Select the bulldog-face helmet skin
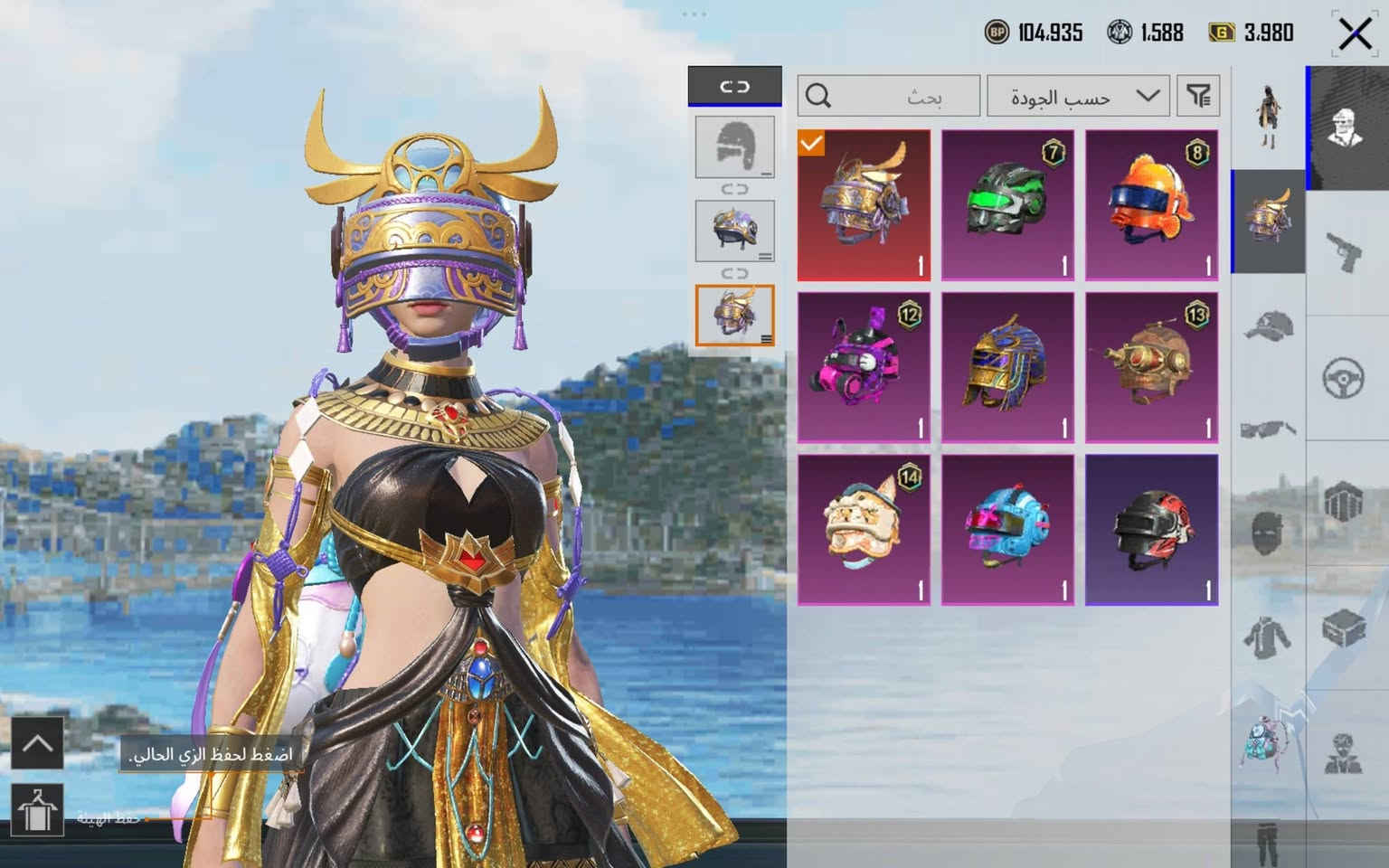The image size is (1389, 868). click(x=864, y=530)
